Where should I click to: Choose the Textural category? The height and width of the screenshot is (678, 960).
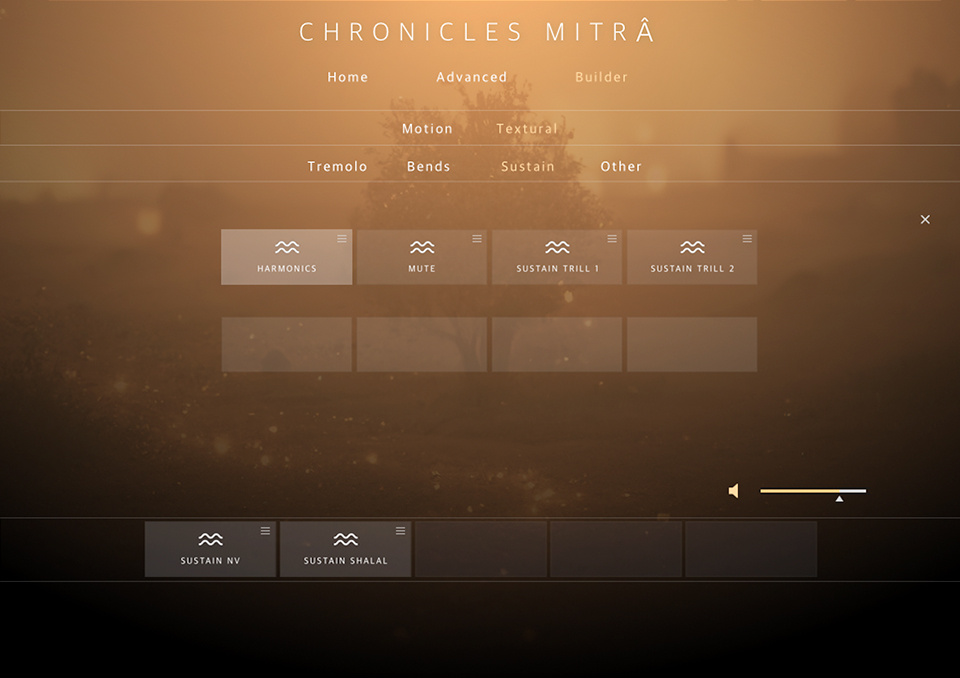click(527, 129)
